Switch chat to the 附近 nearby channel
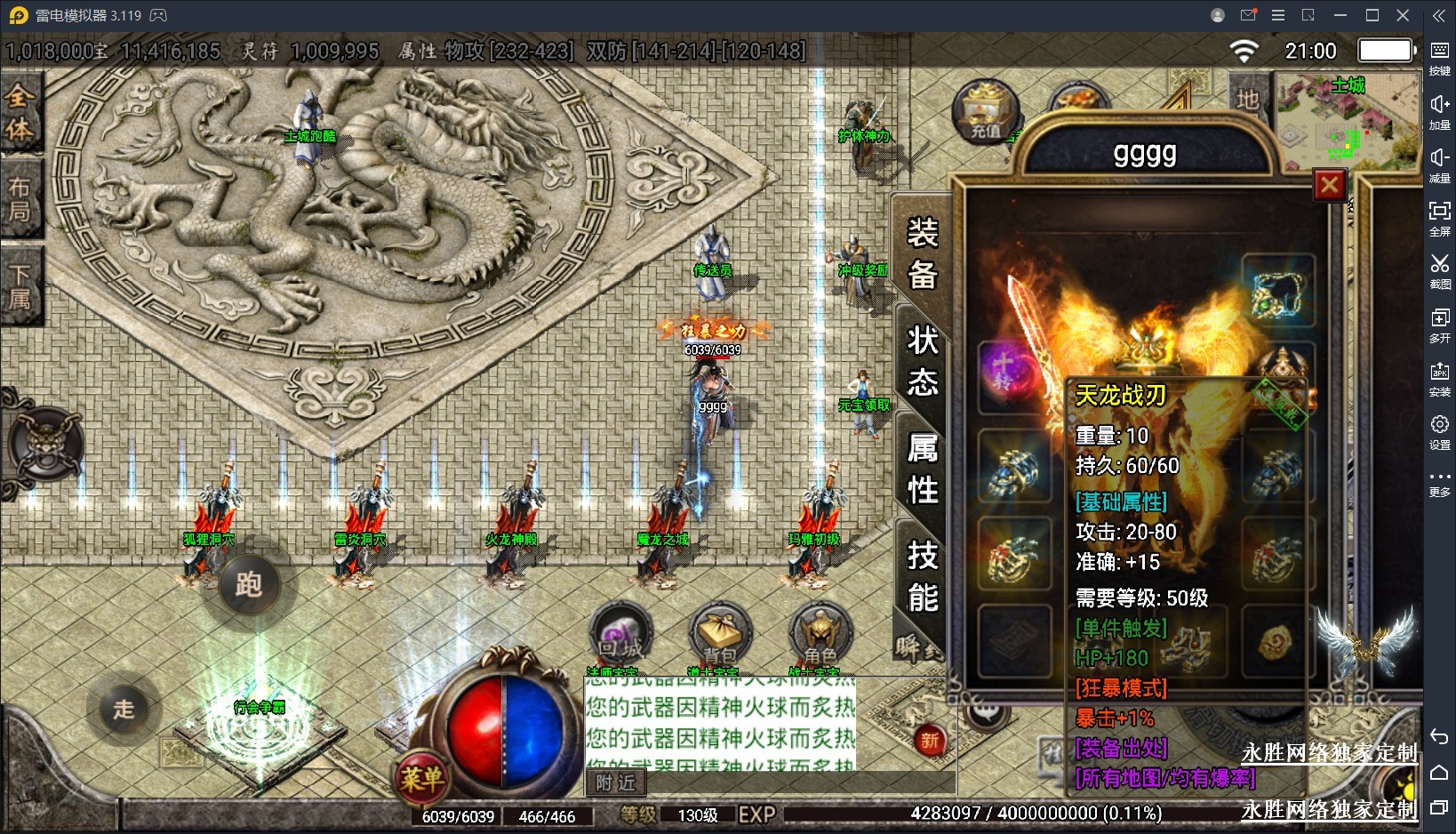The image size is (1456, 834). (x=615, y=782)
